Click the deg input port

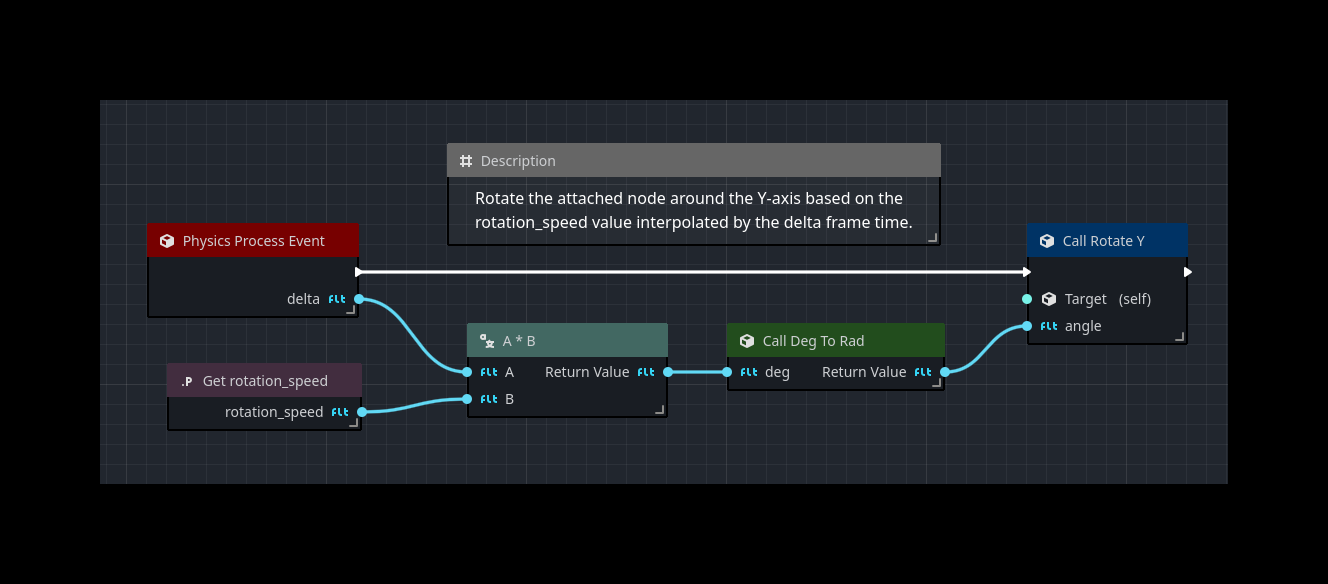click(x=727, y=372)
